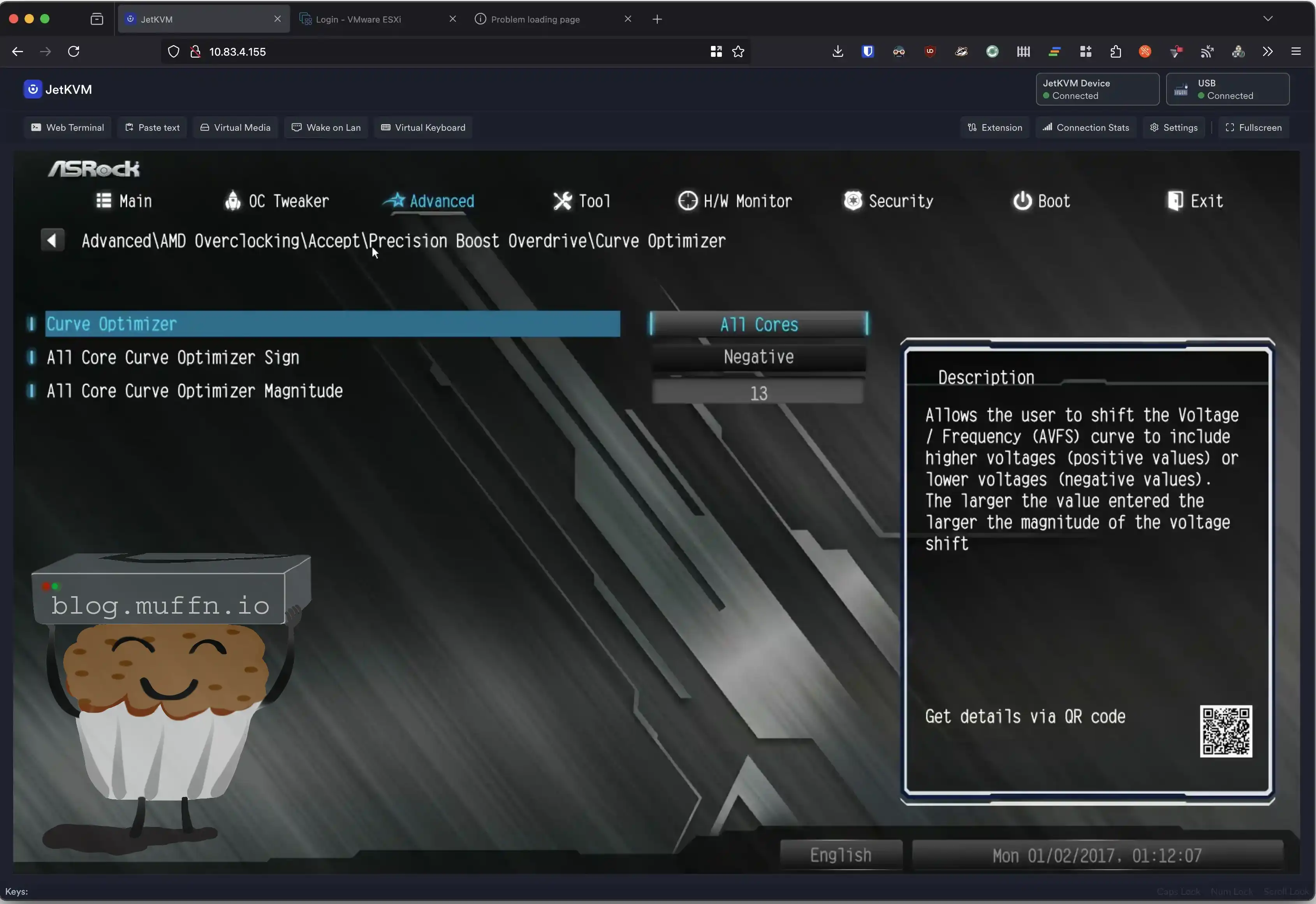Go to the H/W Monitor tab
Viewport: 1316px width, 904px height.
coord(735,201)
